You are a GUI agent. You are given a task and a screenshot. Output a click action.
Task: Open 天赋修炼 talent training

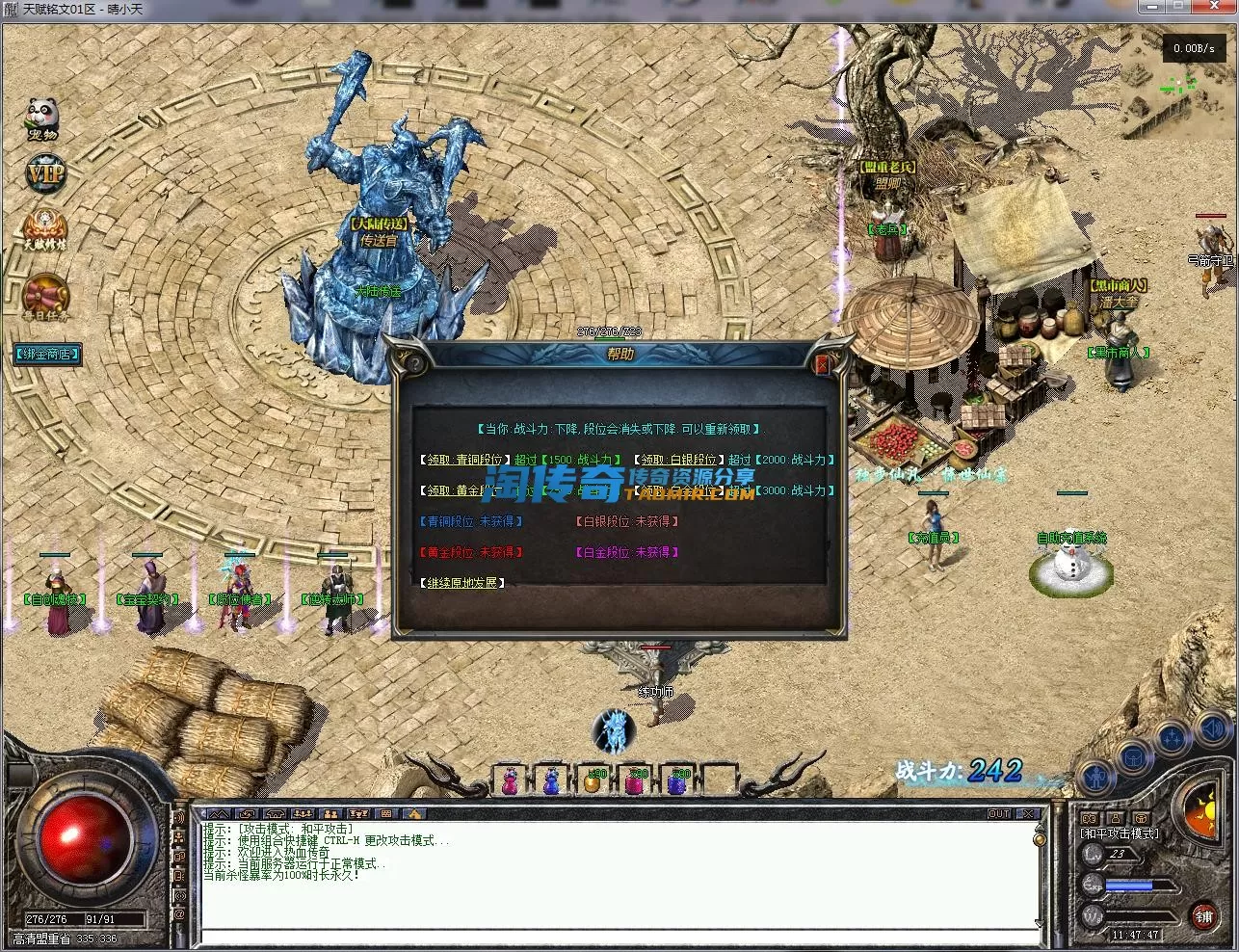(45, 231)
